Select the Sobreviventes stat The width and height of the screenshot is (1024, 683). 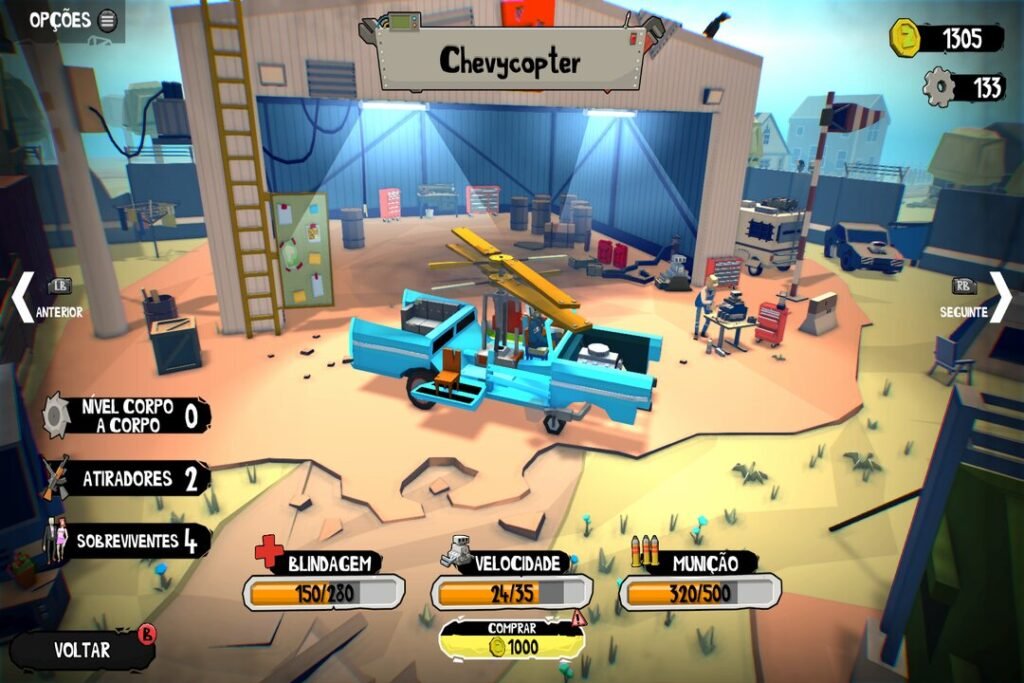pos(129,542)
